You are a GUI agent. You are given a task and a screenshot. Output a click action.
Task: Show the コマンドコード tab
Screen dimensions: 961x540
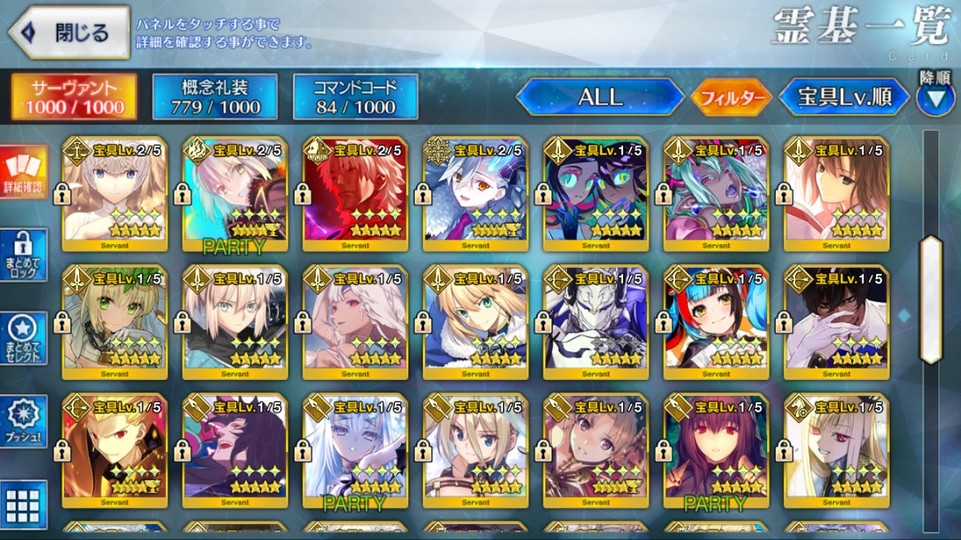[x=356, y=96]
